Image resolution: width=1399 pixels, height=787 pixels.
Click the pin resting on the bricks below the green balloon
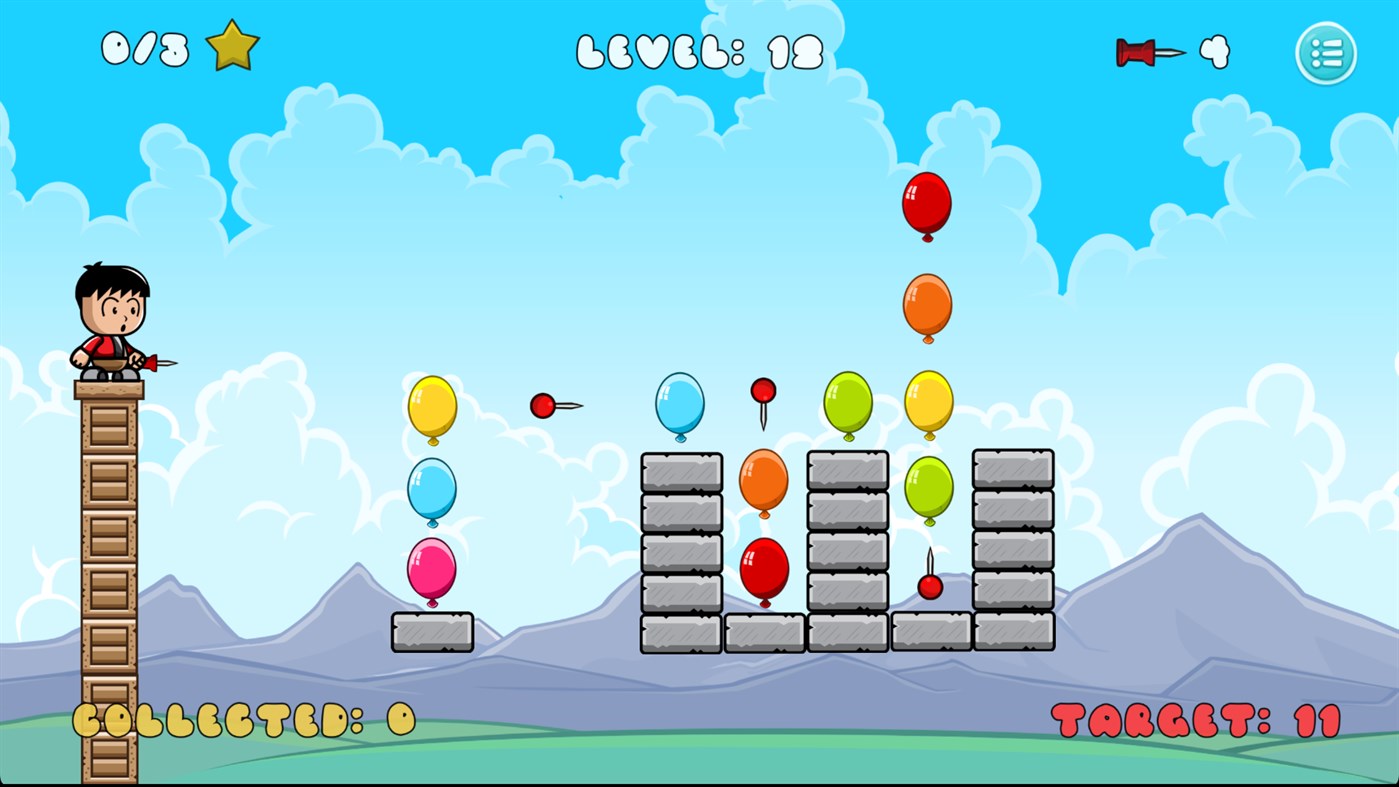tap(928, 585)
